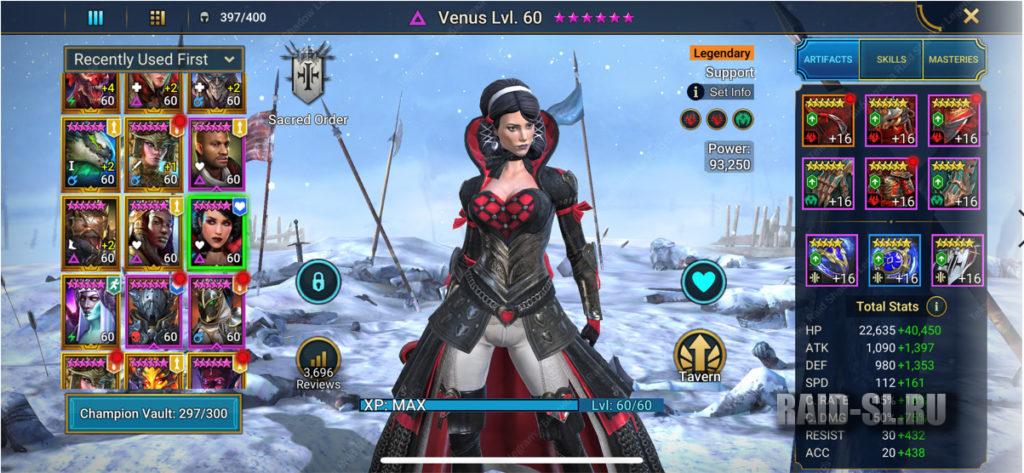Open the Champion Vault: 297/300
Screen dimensions: 1024x473
click(153, 412)
